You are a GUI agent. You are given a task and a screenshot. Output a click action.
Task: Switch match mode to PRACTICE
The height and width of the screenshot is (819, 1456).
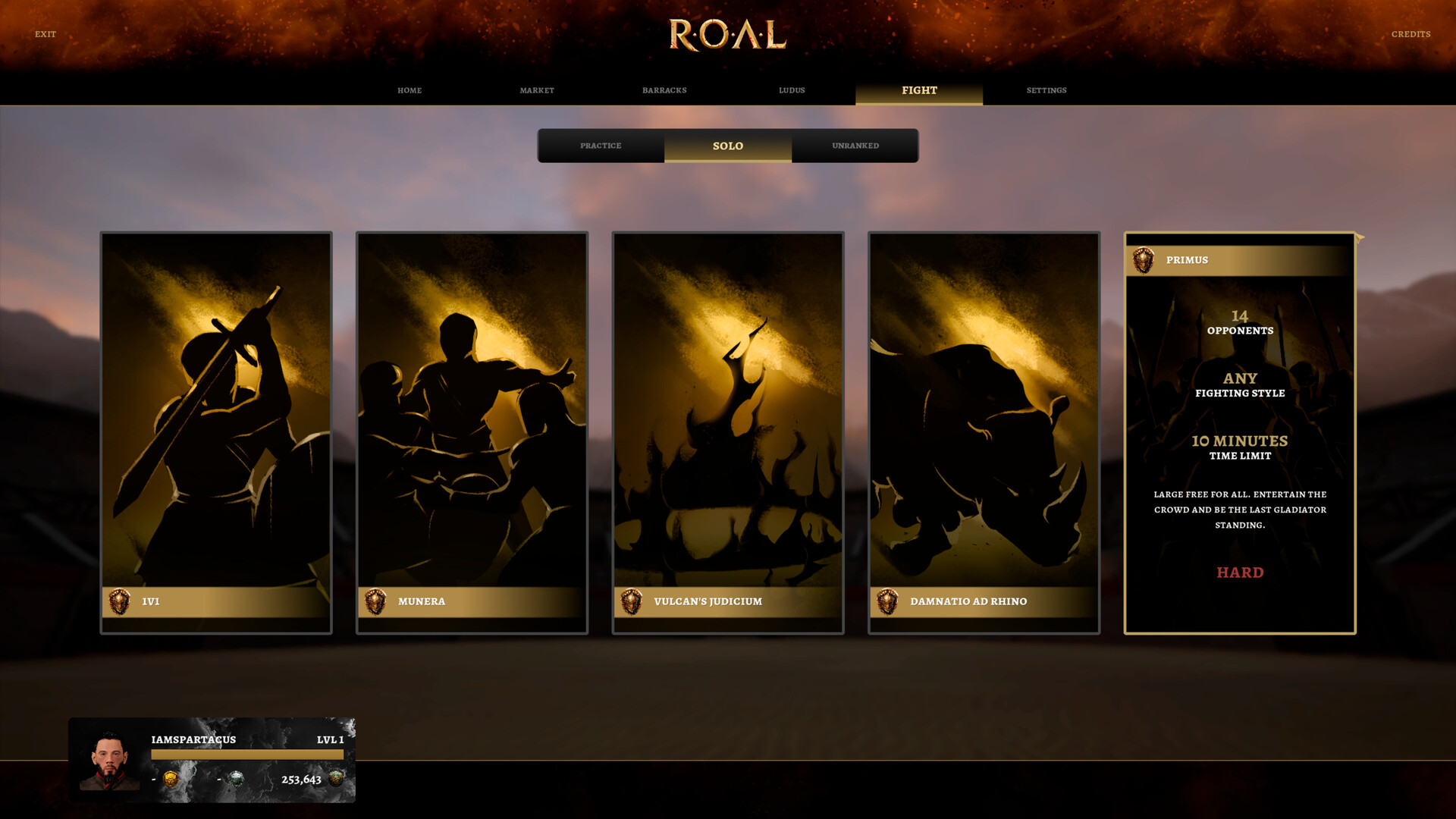[x=601, y=146]
